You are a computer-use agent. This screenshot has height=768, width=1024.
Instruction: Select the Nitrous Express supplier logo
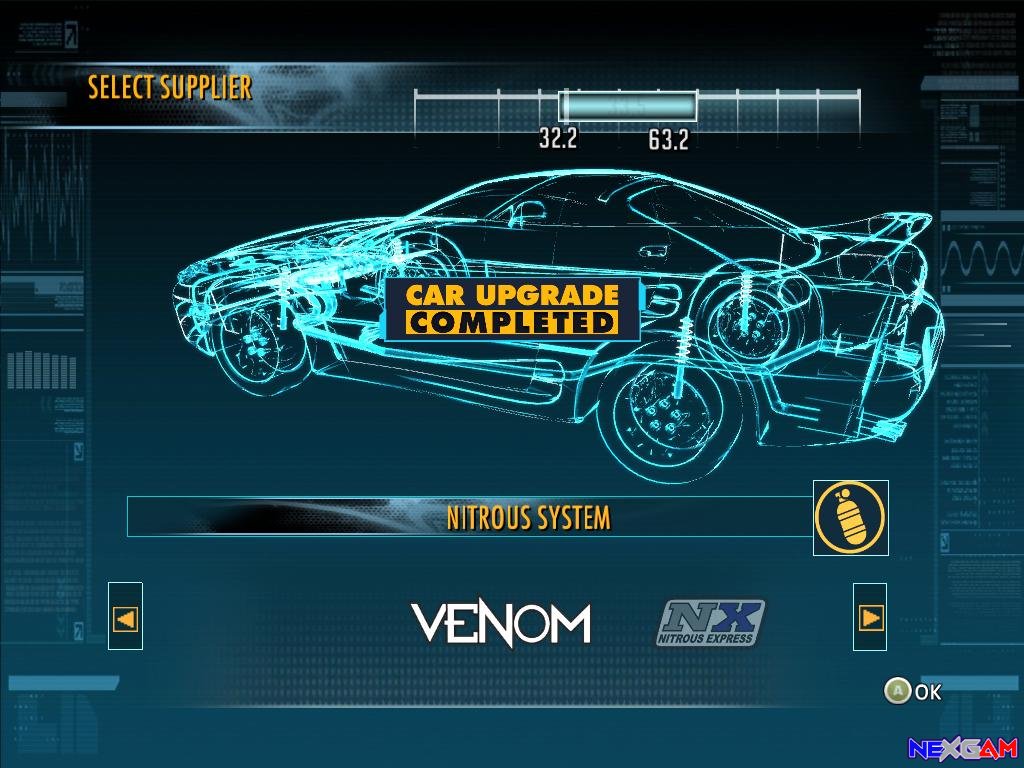711,623
